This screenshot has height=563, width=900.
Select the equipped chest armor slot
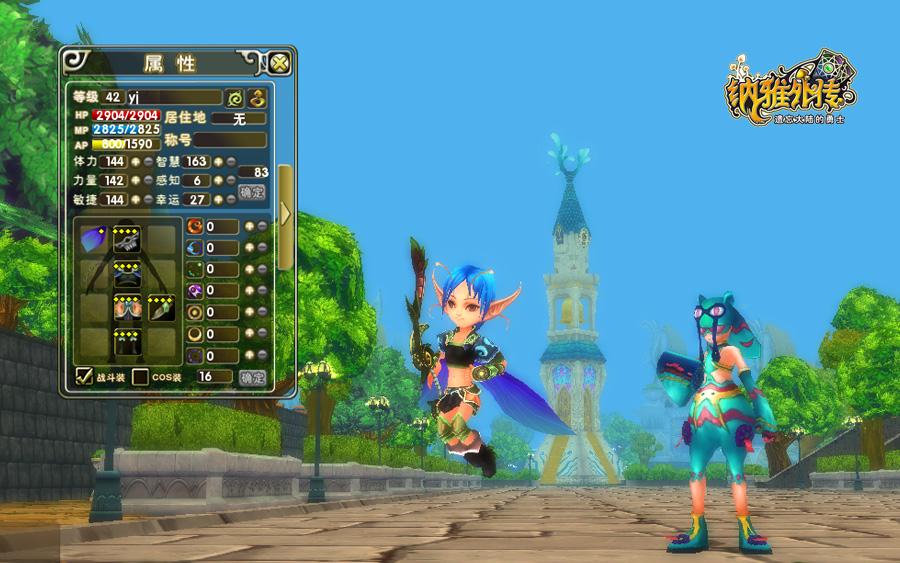[126, 273]
